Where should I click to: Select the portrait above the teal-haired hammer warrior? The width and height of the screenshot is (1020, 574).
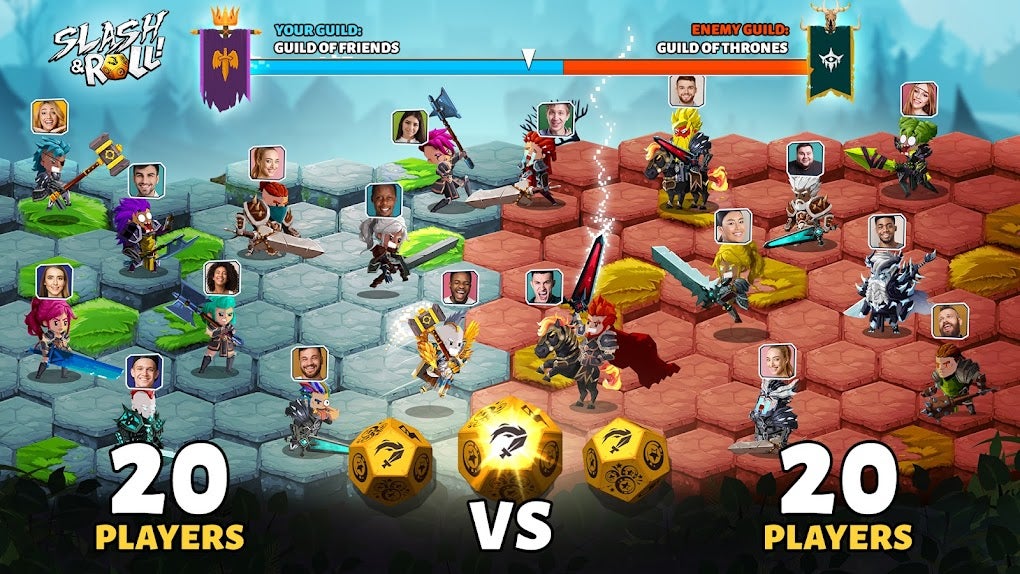[x=49, y=117]
